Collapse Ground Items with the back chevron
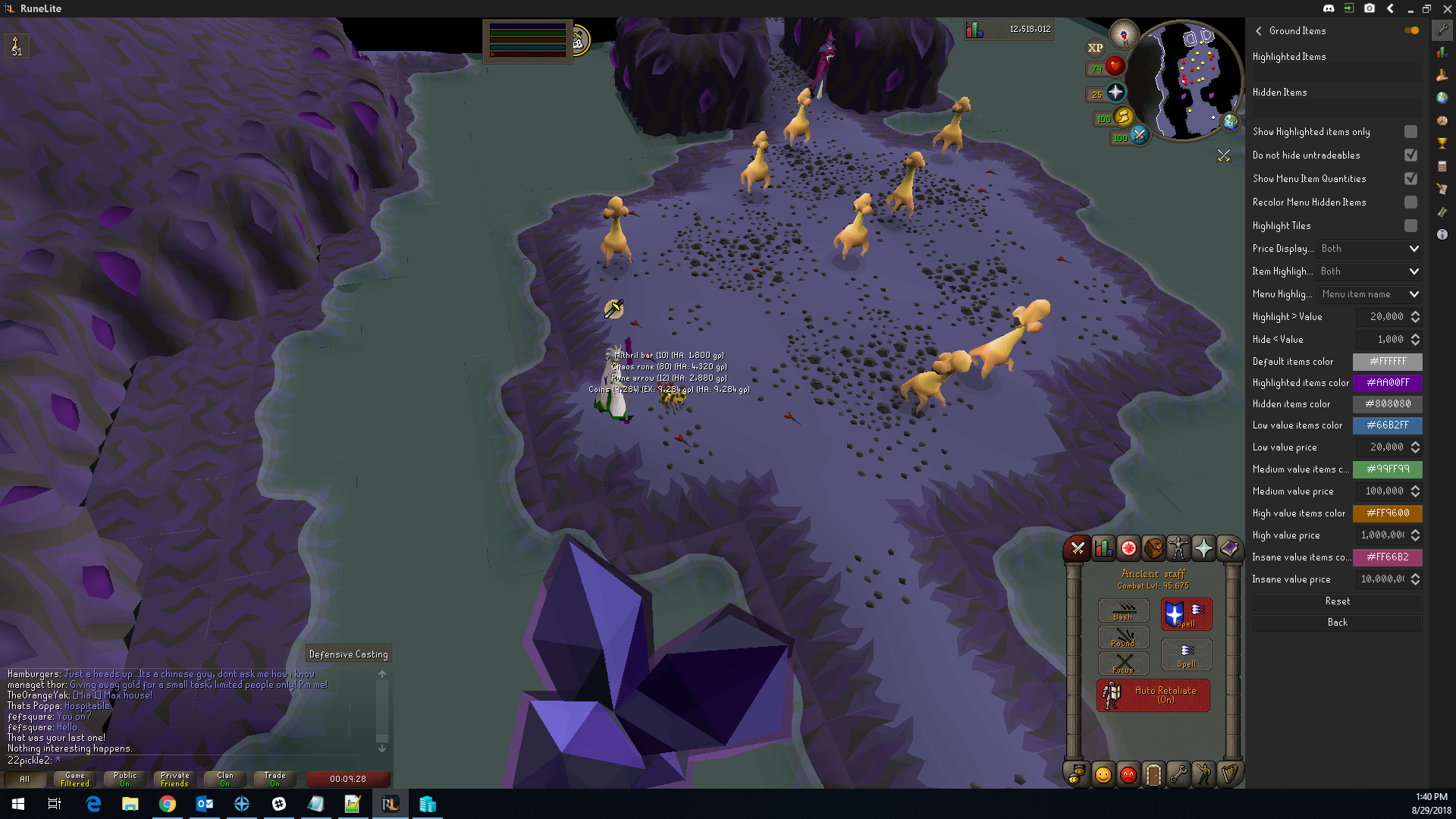The width and height of the screenshot is (1456, 819). pyautogui.click(x=1258, y=31)
